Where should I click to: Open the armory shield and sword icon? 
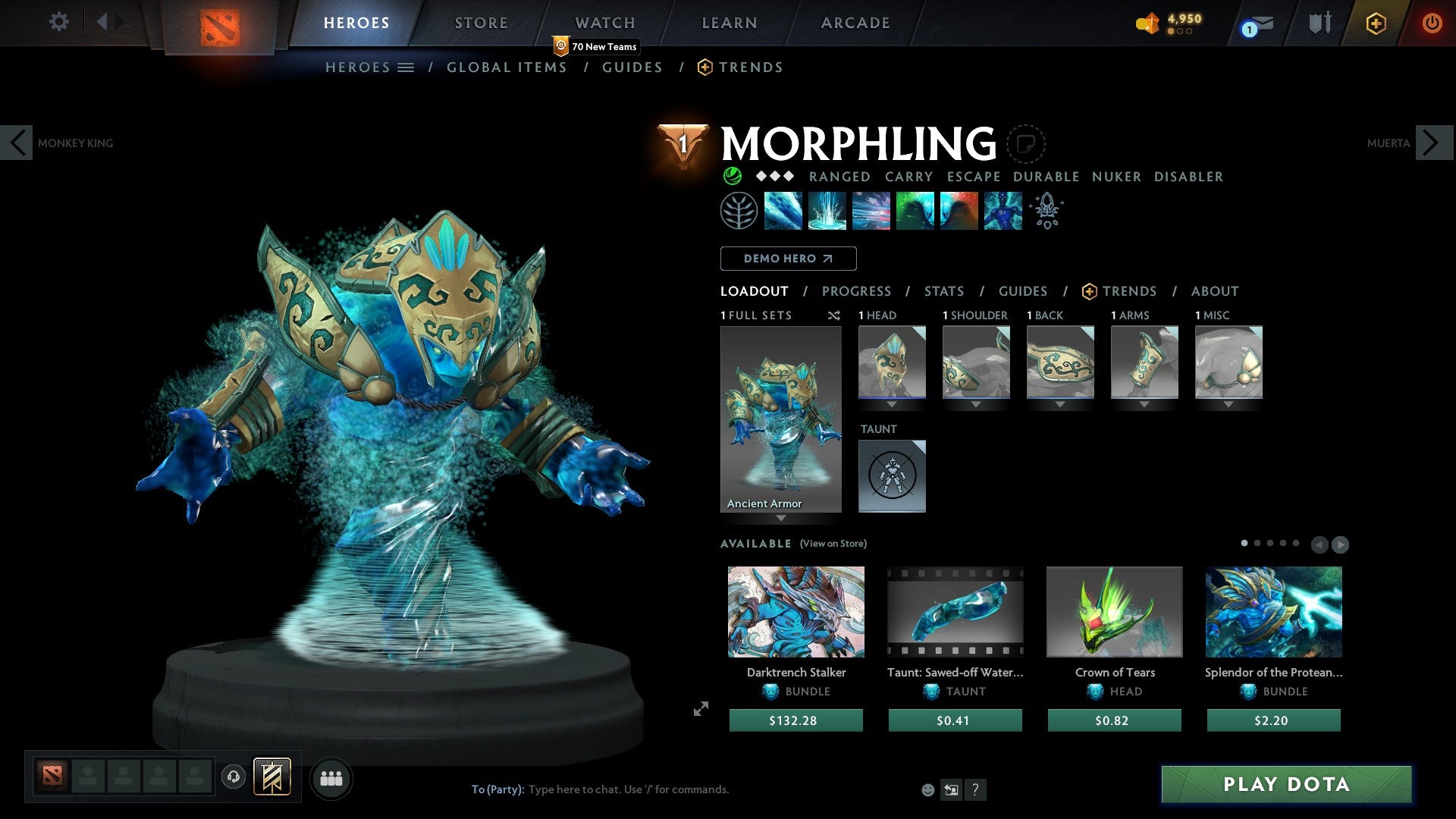pyautogui.click(x=1319, y=22)
